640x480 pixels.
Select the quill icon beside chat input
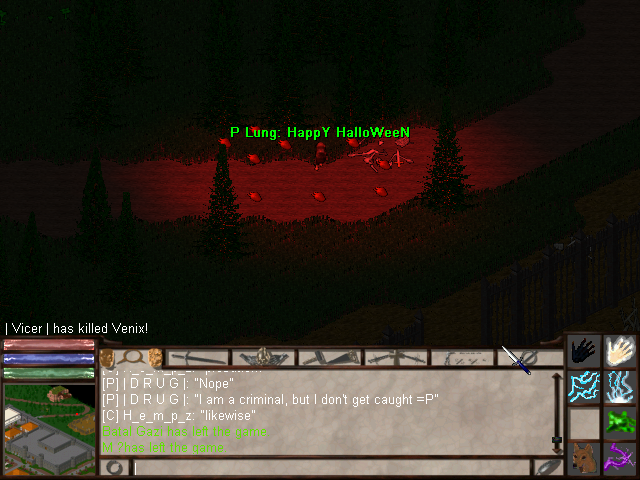547,467
